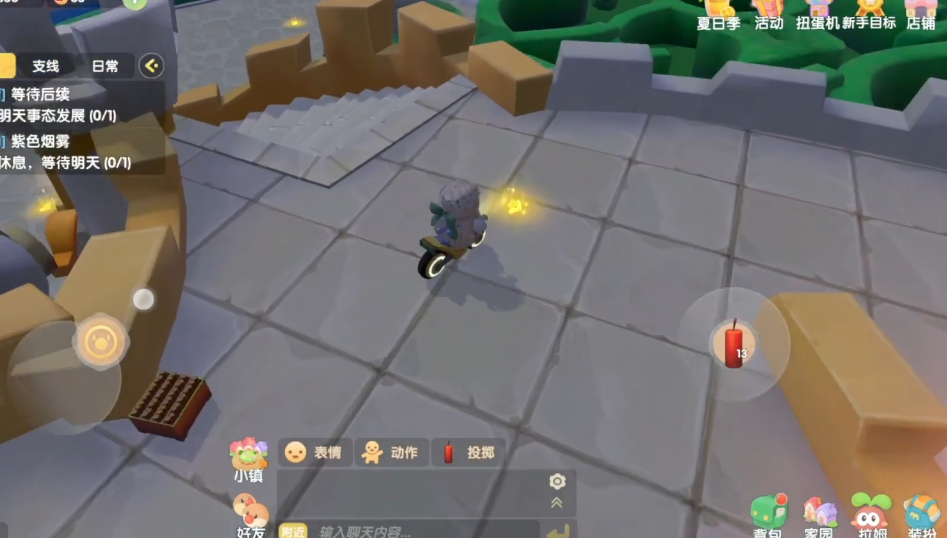947x538 pixels.
Task: Use the firecracker item button
Action: 735,345
